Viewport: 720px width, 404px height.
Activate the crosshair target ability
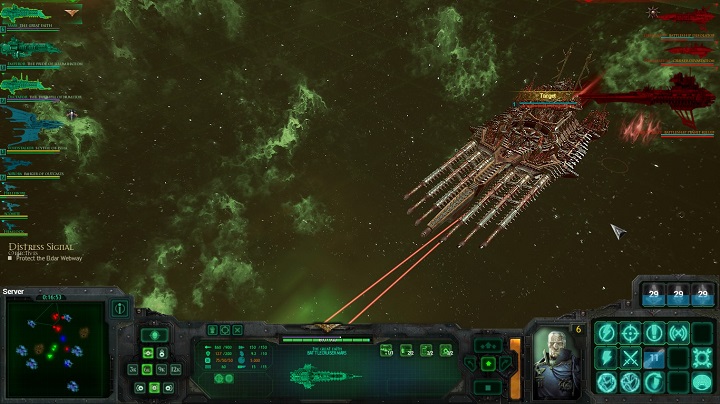[630, 333]
